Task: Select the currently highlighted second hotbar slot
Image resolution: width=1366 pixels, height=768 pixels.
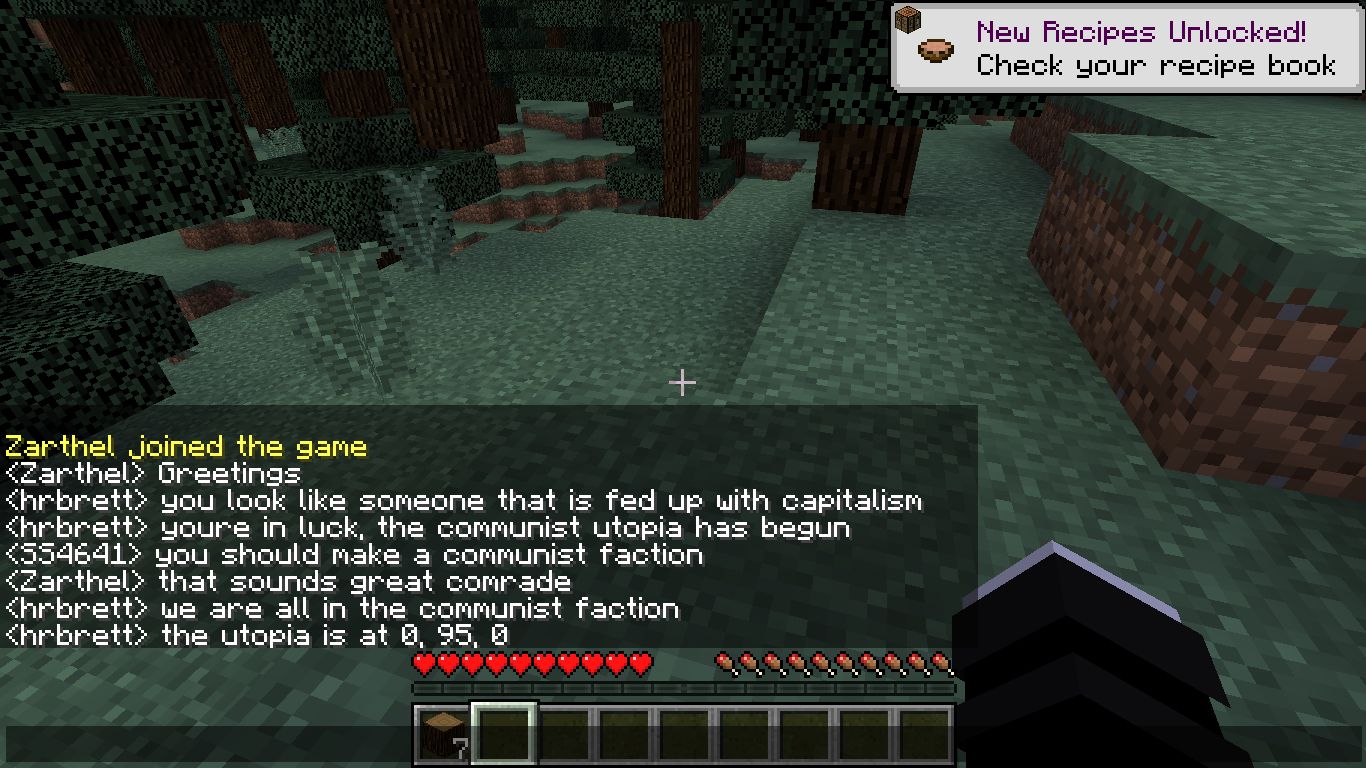Action: tap(504, 732)
